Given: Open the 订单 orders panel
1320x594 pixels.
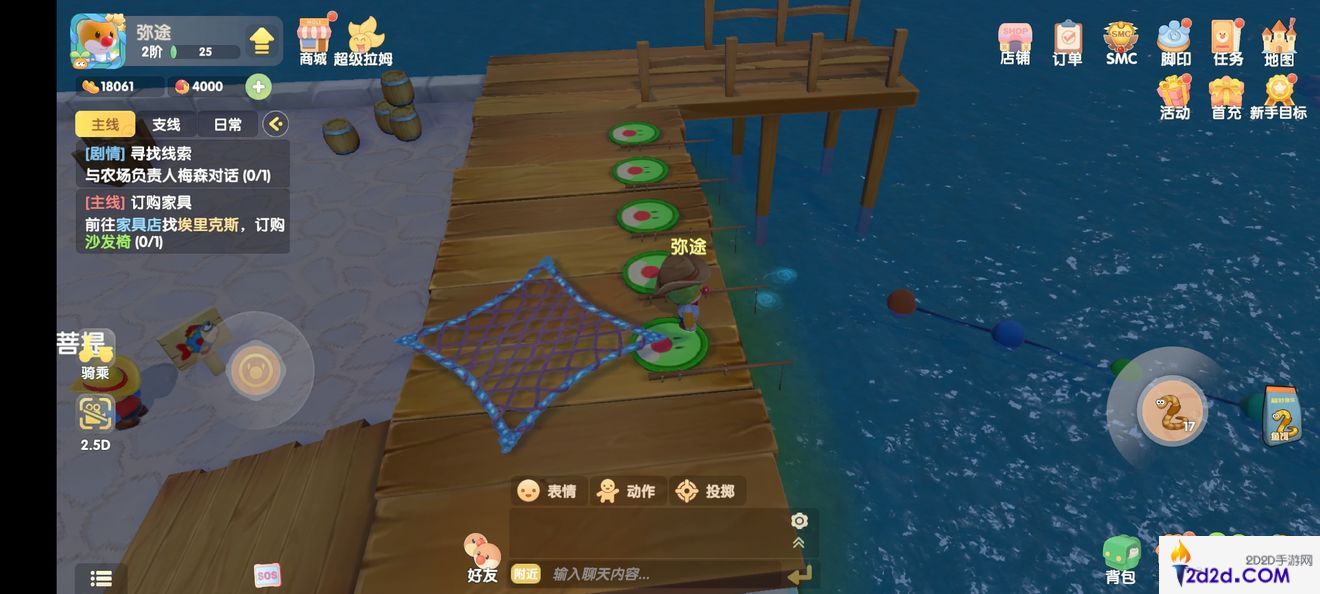Looking at the screenshot, I should (1067, 43).
